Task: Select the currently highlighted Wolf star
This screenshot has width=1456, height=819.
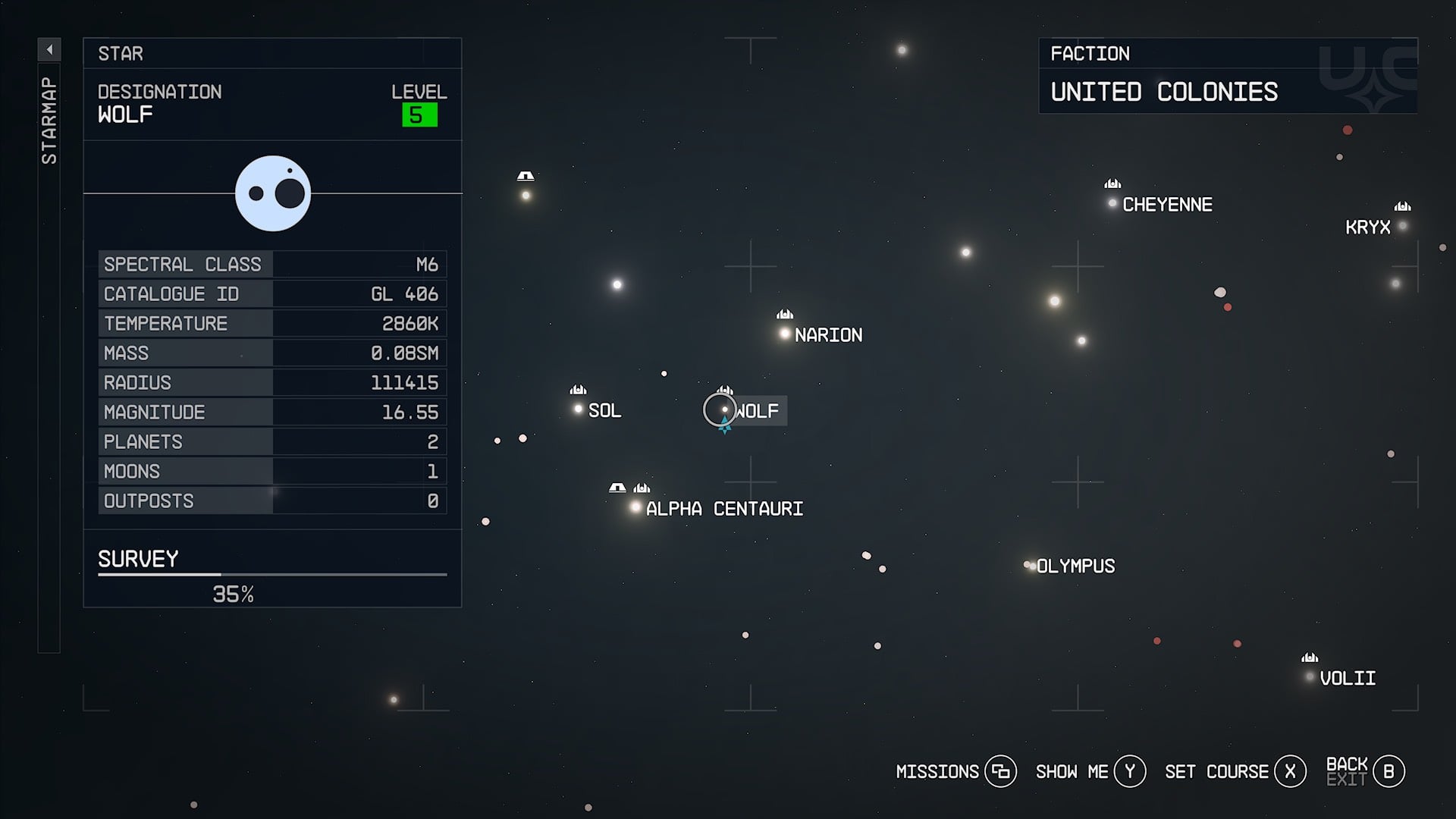Action: (724, 410)
